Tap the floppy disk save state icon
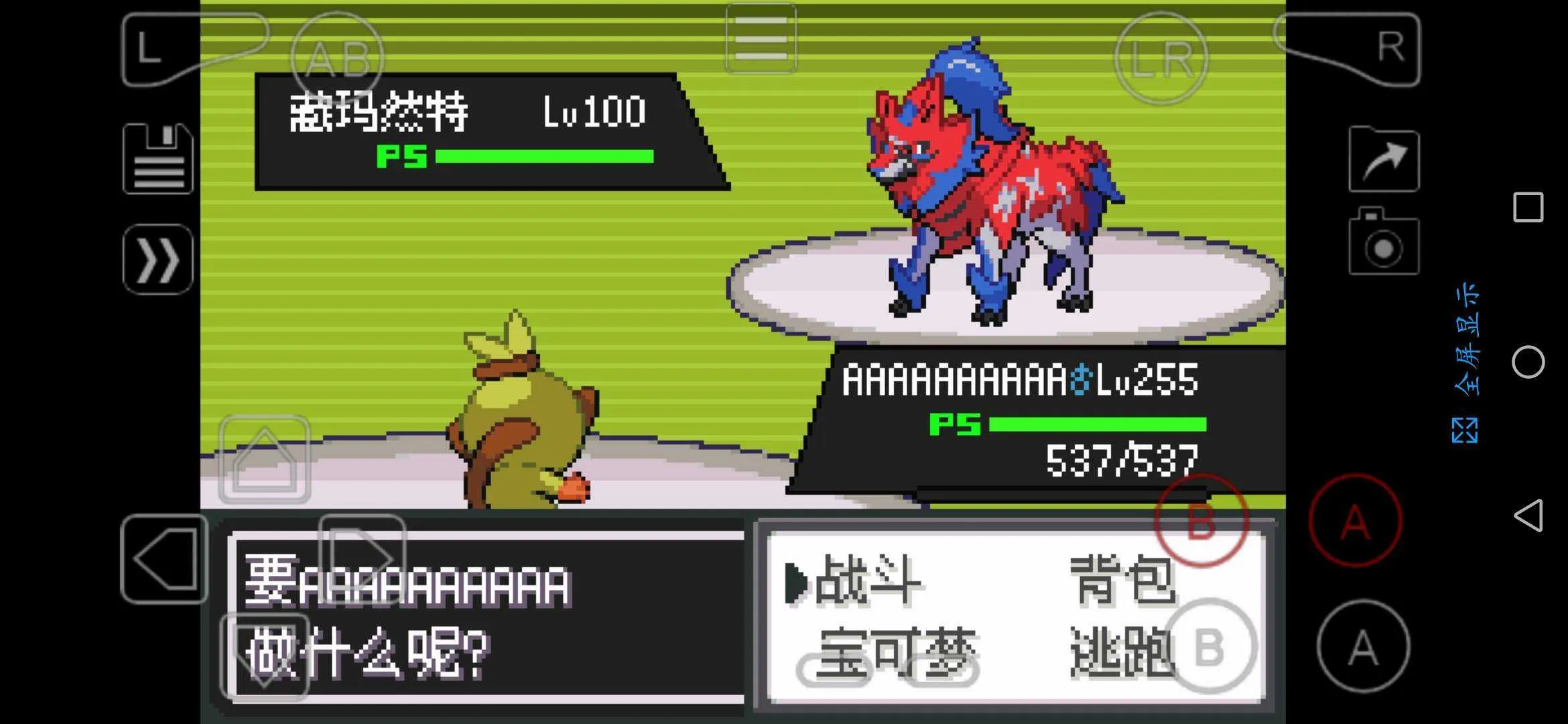The width and height of the screenshot is (1568, 724). pos(158,160)
